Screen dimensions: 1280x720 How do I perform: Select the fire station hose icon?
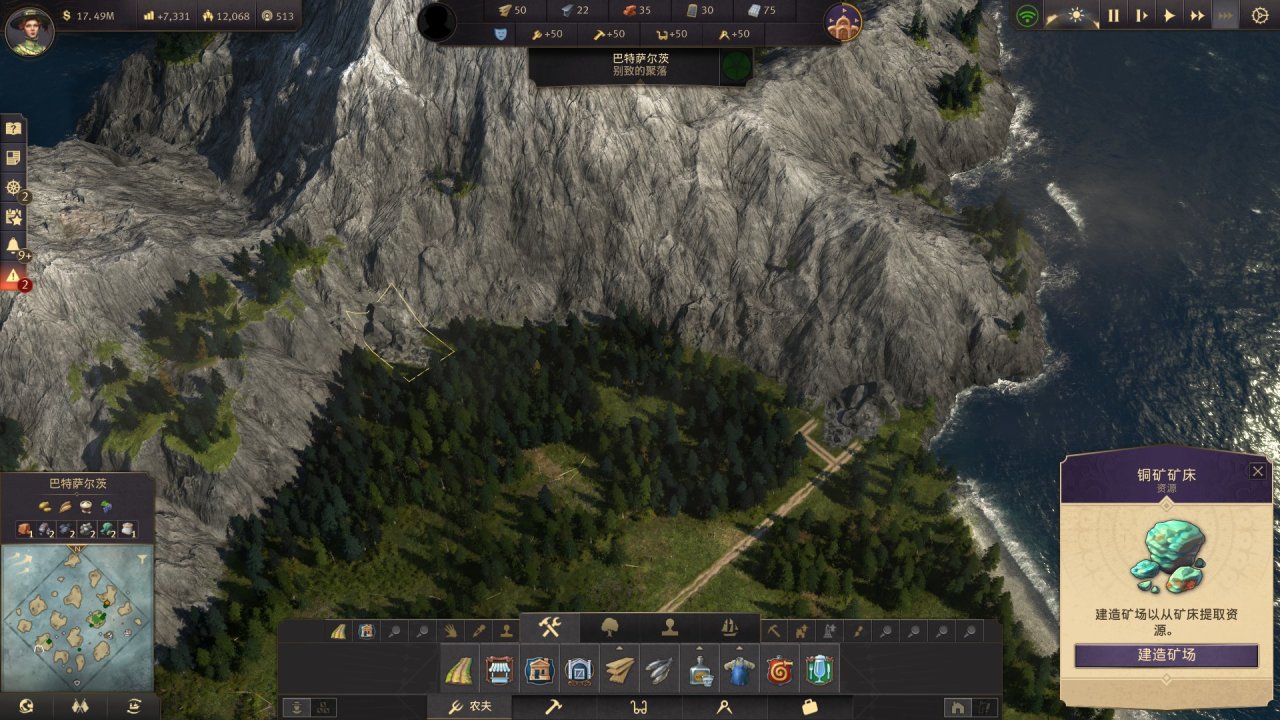pyautogui.click(x=778, y=670)
